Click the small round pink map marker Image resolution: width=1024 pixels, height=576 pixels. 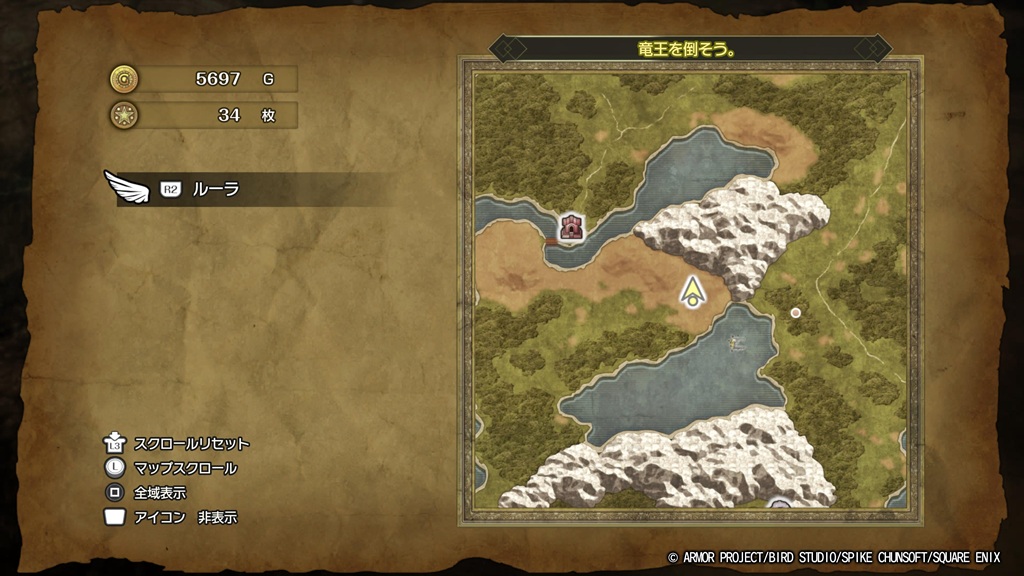point(796,313)
